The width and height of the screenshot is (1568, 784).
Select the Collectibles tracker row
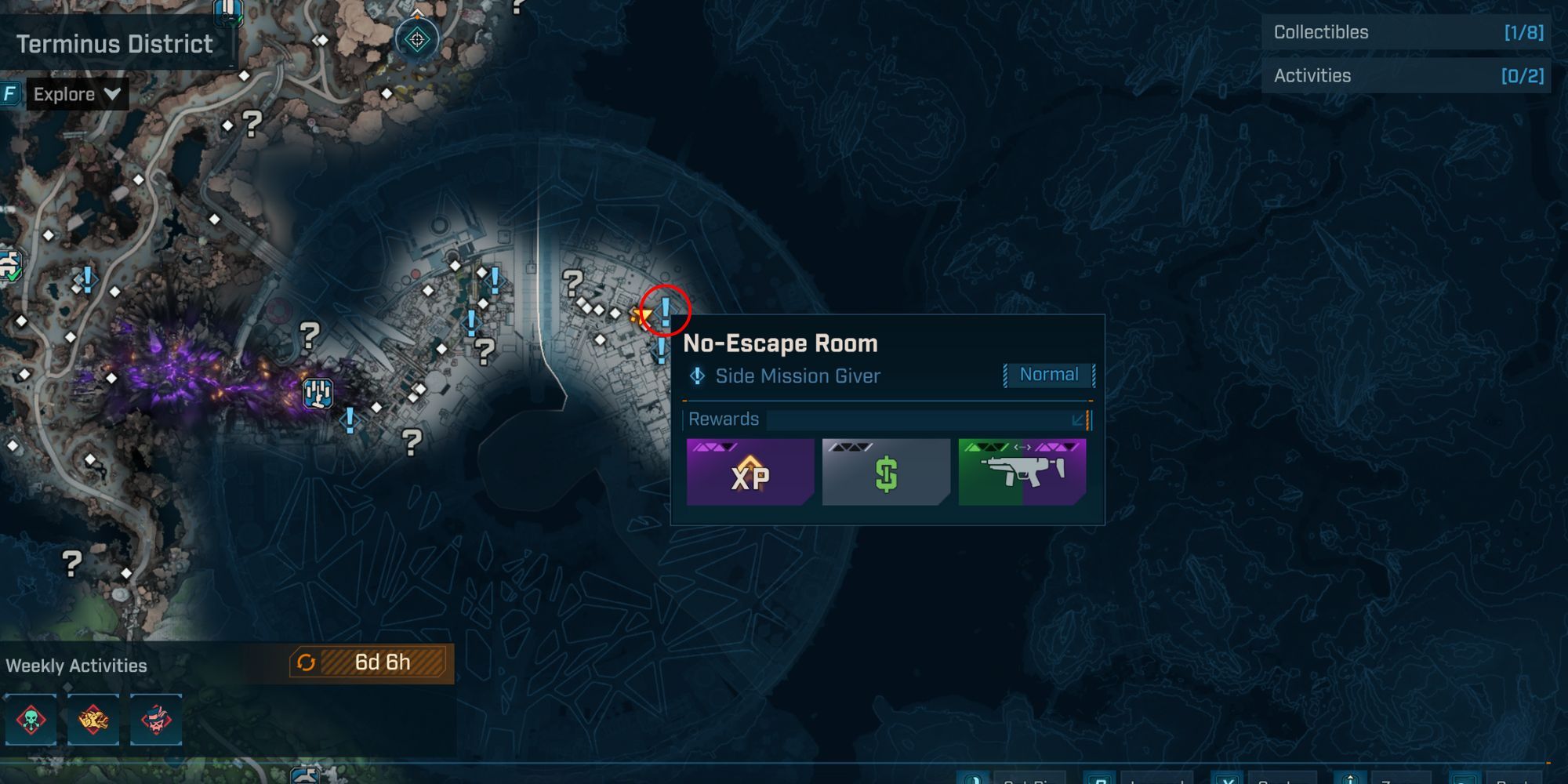coord(1406,32)
